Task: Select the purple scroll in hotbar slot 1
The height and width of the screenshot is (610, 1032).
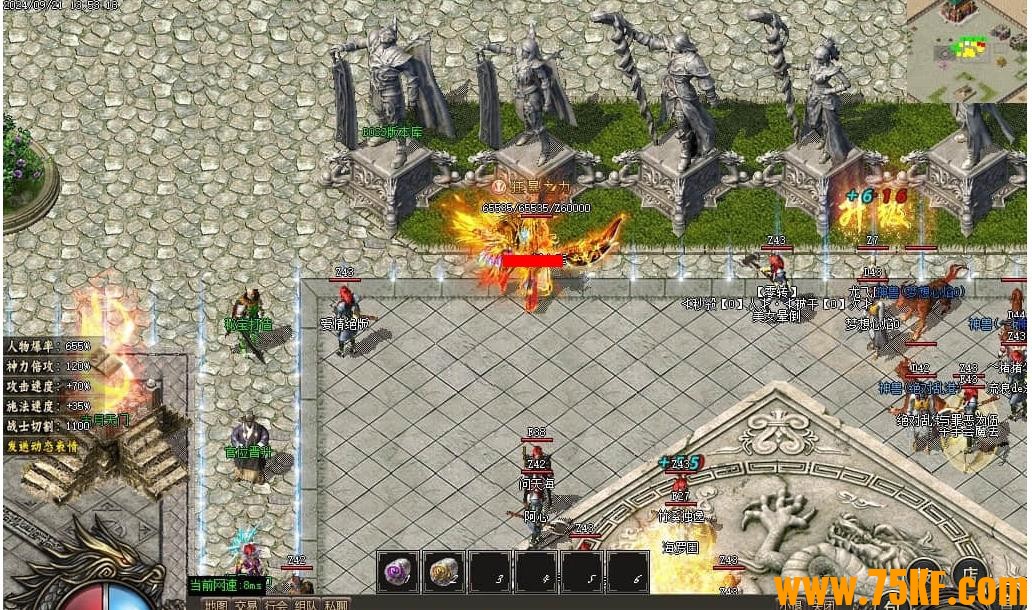Action: pos(397,572)
